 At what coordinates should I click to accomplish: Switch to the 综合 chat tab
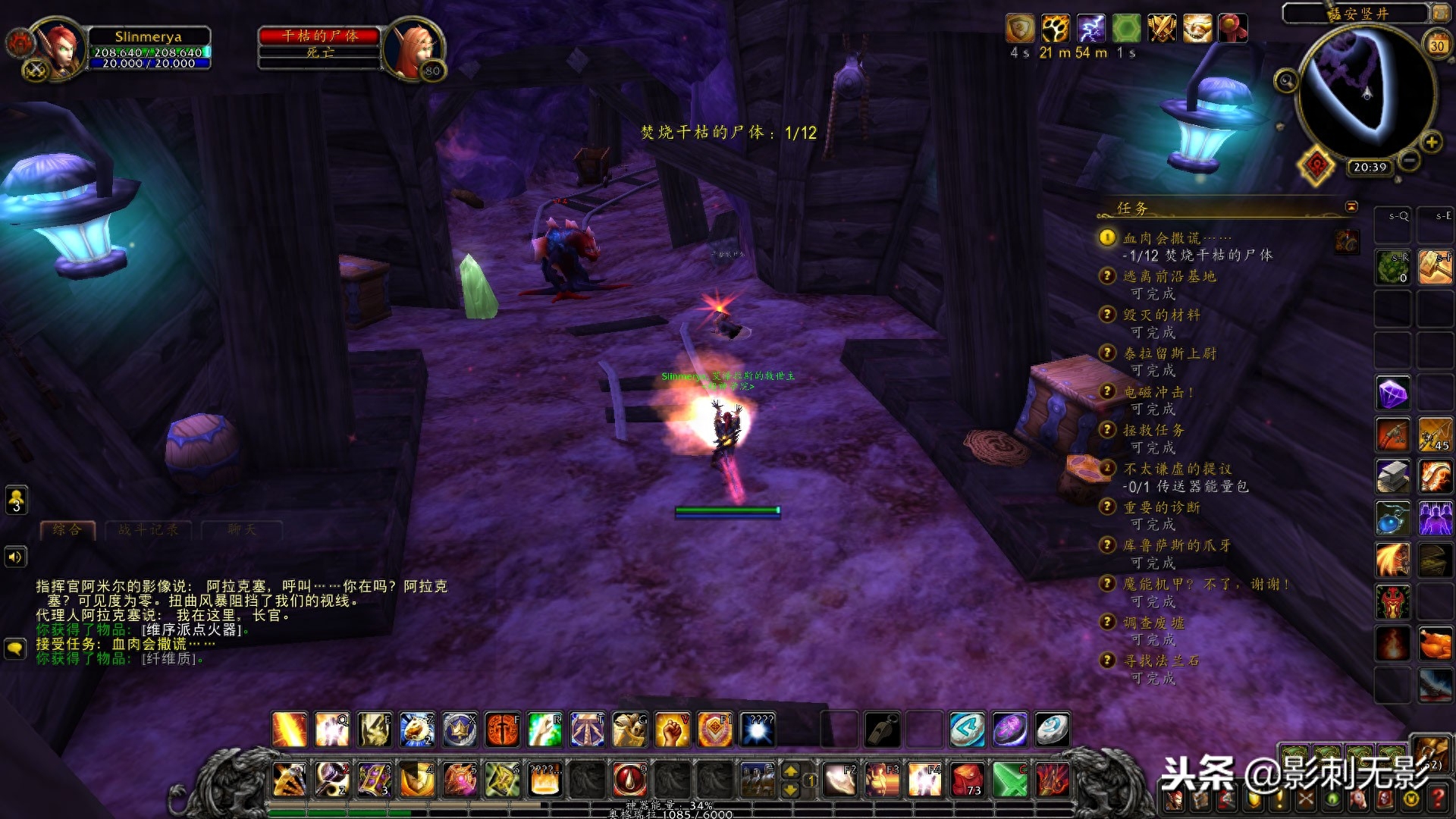tap(67, 529)
